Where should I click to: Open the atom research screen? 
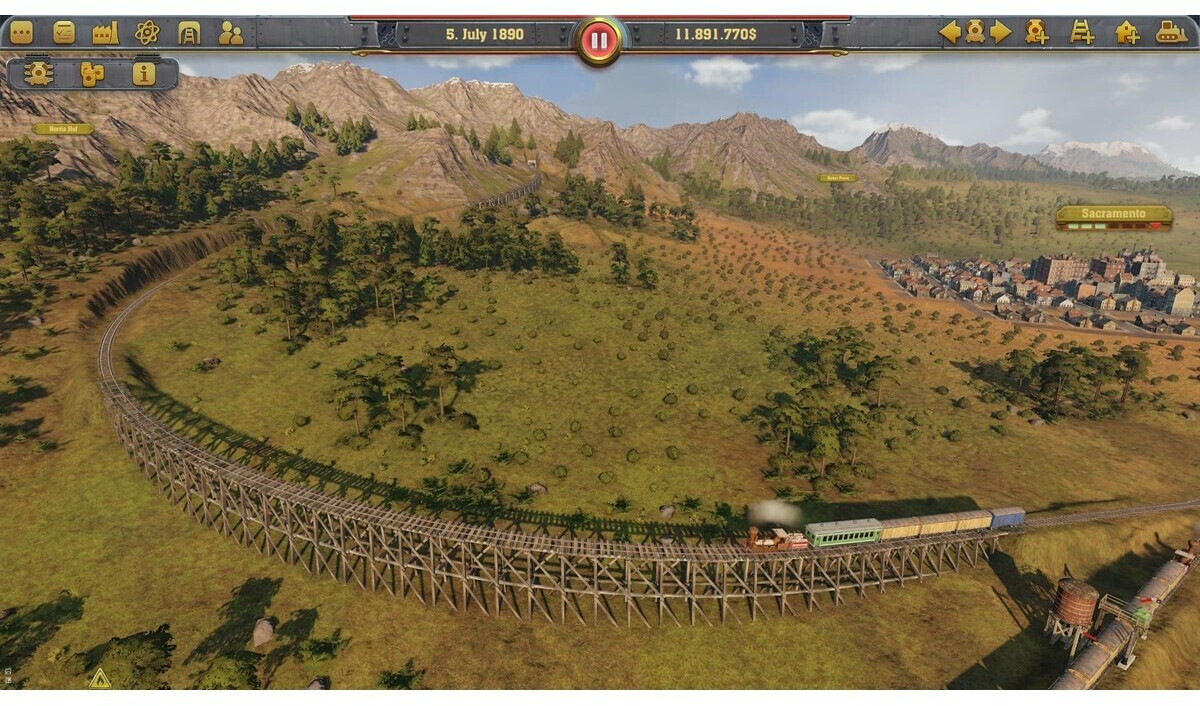click(147, 33)
